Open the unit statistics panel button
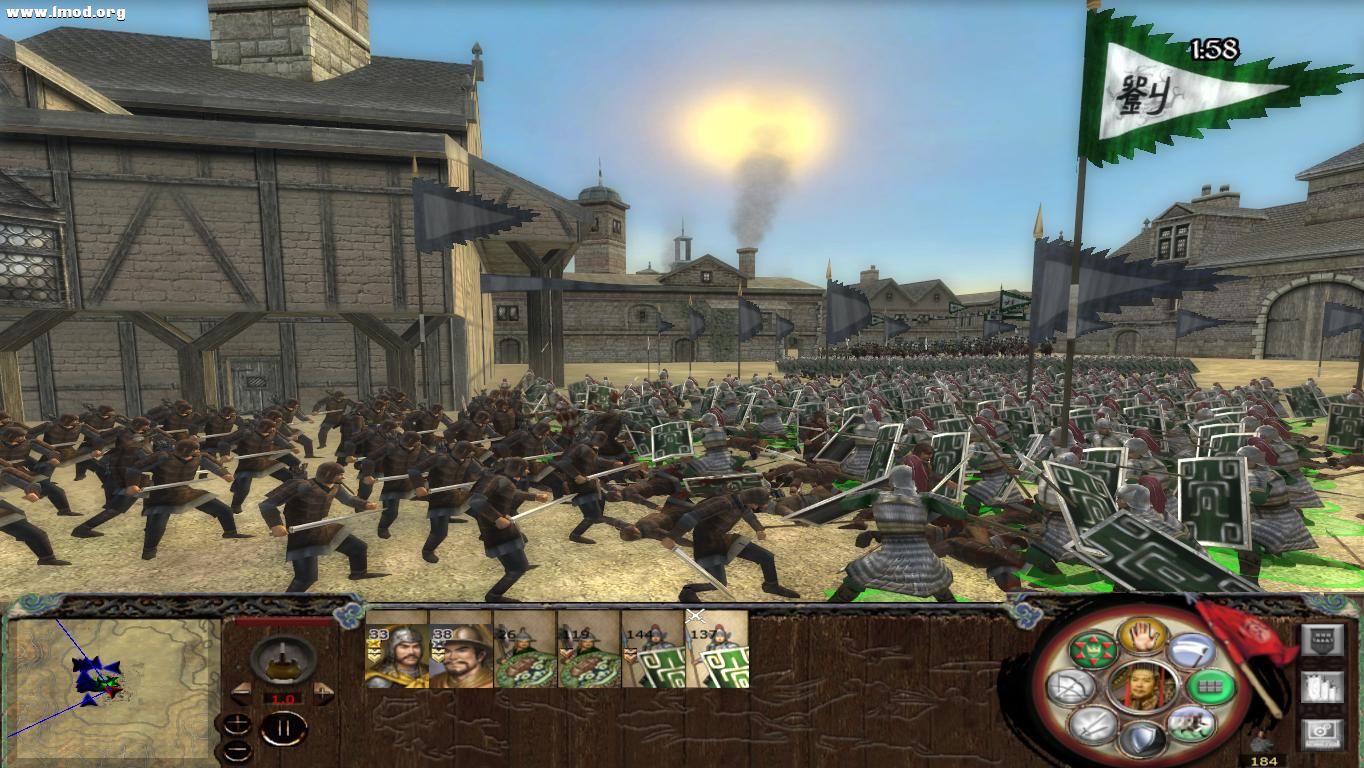Image resolution: width=1364 pixels, height=768 pixels. [1322, 686]
